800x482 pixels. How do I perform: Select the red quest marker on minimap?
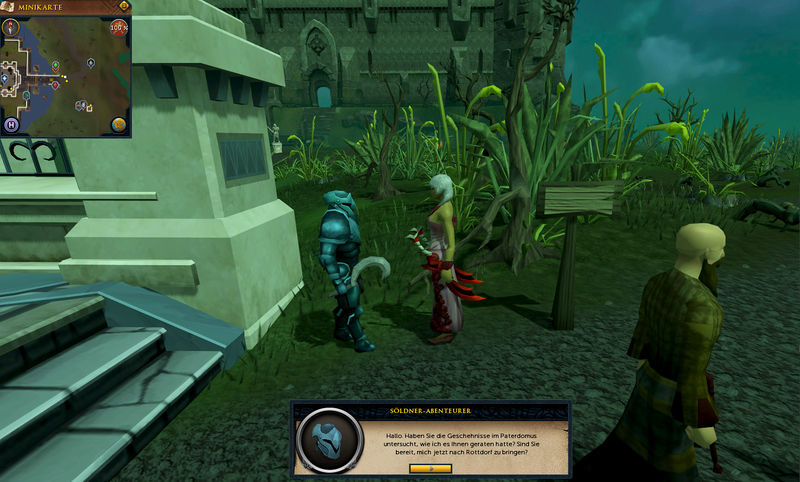point(55,85)
